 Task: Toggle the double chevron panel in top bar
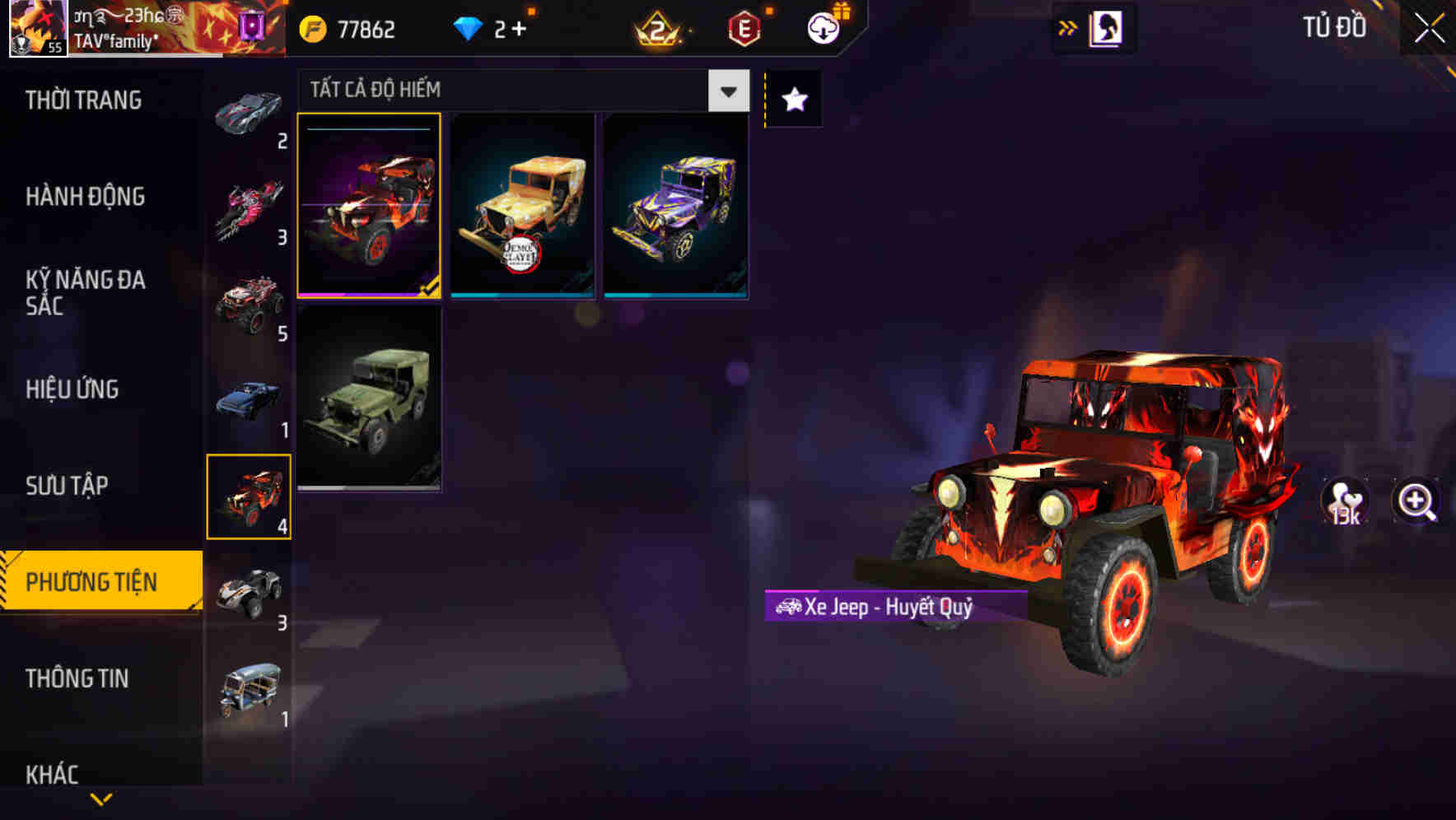pyautogui.click(x=1066, y=27)
